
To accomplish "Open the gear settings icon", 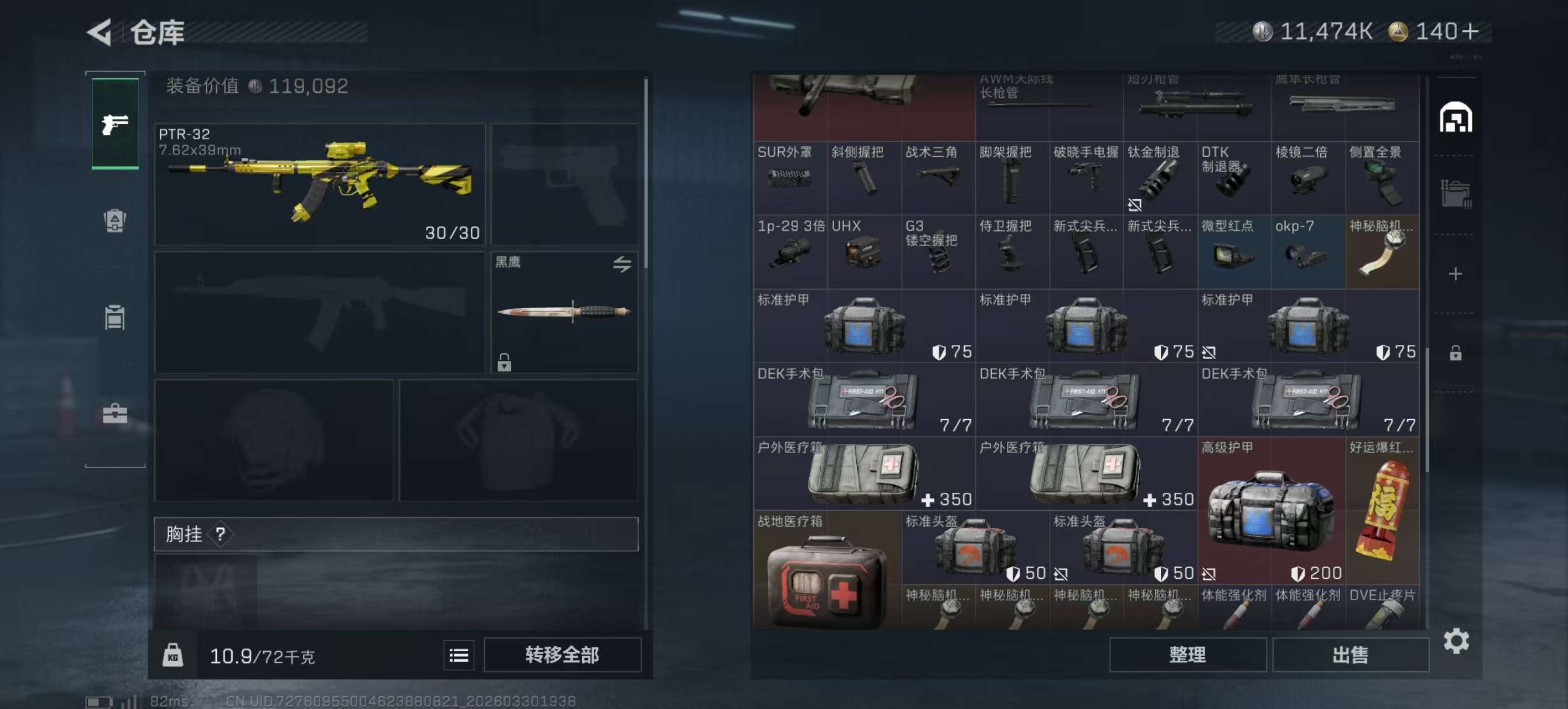I will (1455, 641).
